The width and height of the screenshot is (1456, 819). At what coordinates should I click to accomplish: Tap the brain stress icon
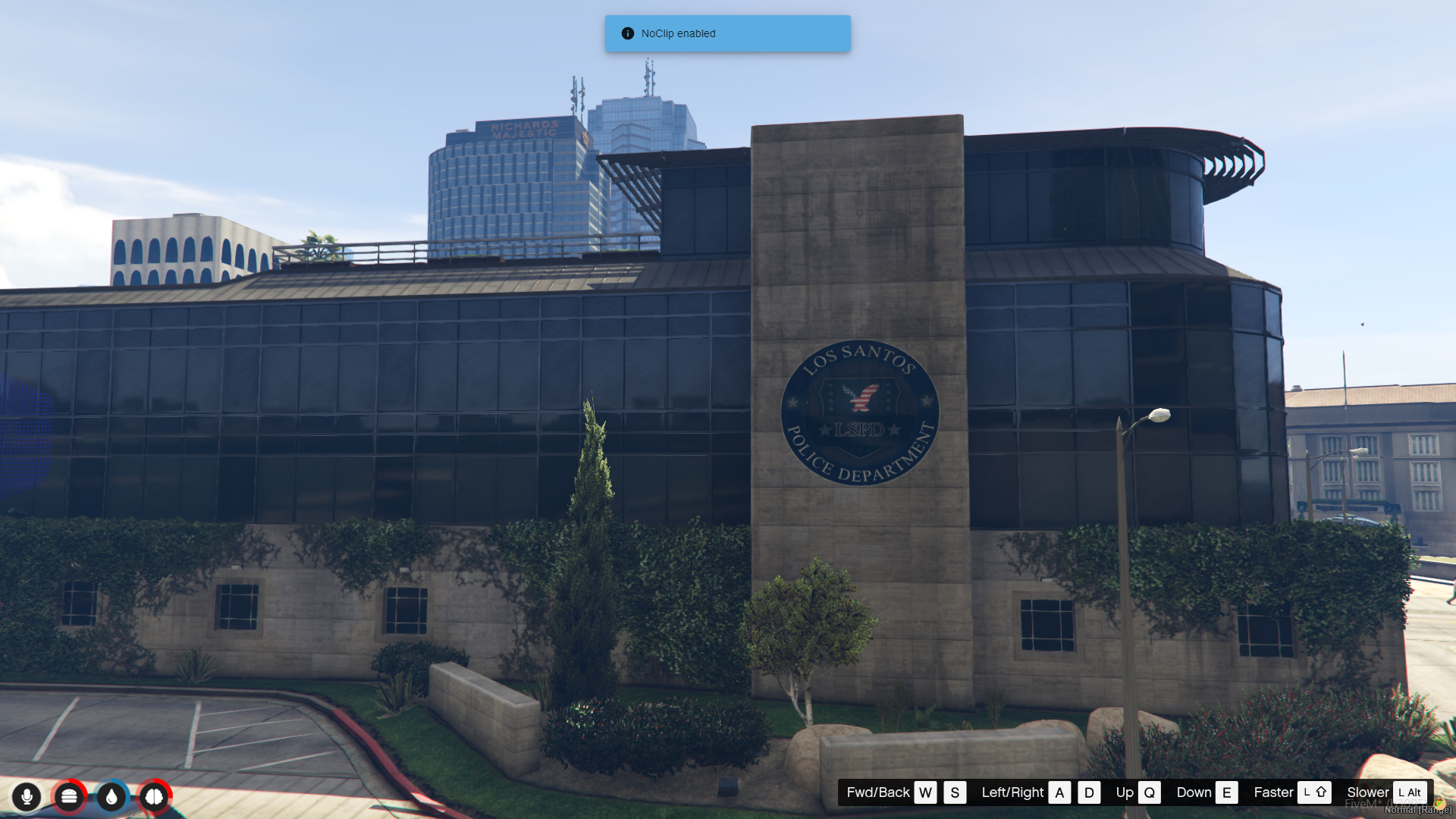[154, 796]
